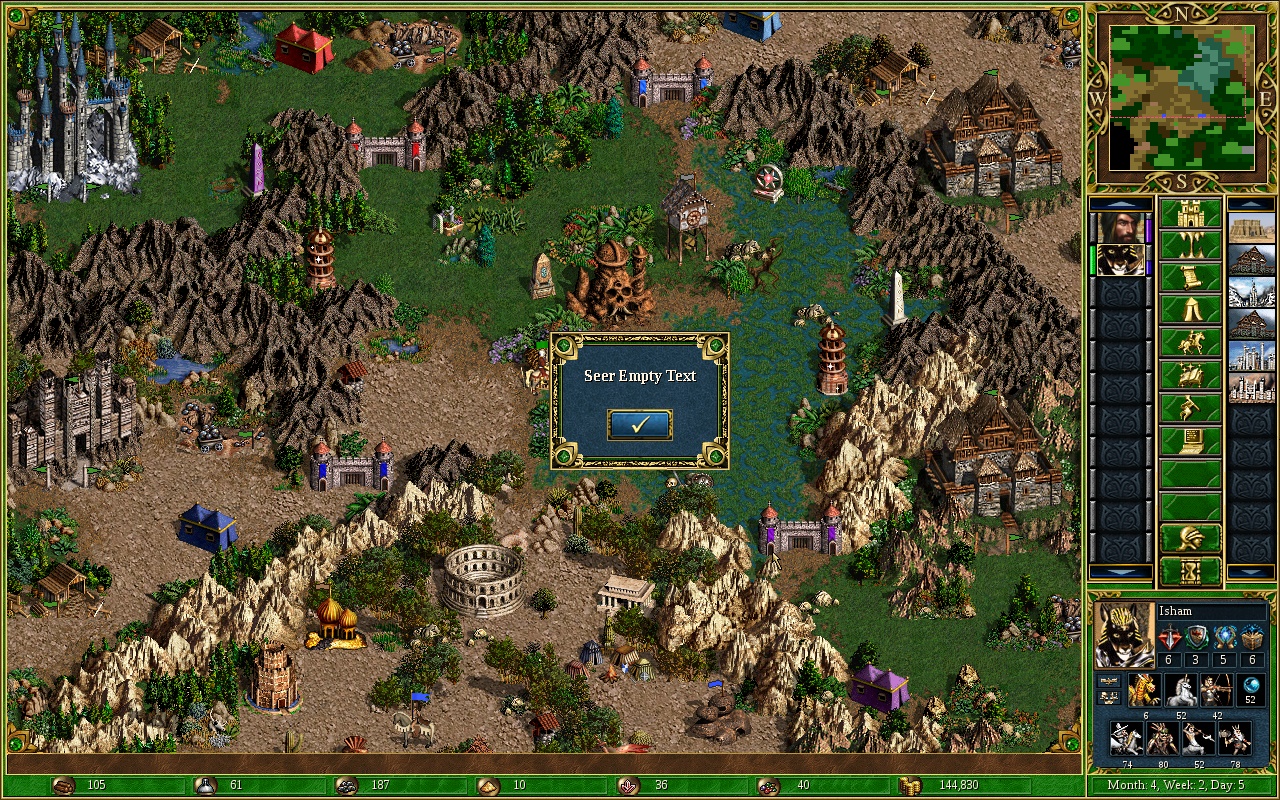The width and height of the screenshot is (1280, 800).
Task: Open system options computer button
Action: coord(1190,439)
